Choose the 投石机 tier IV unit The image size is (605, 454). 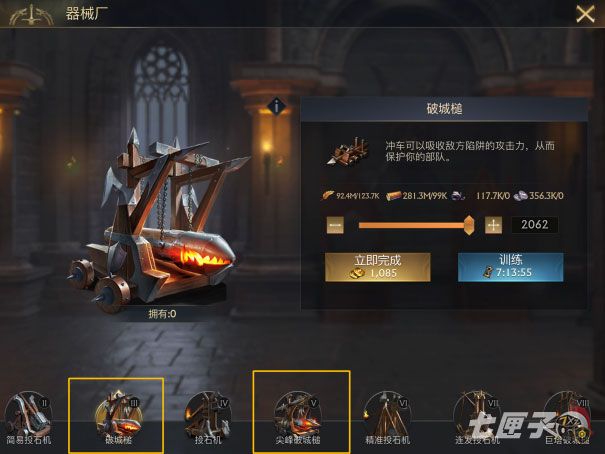208,415
